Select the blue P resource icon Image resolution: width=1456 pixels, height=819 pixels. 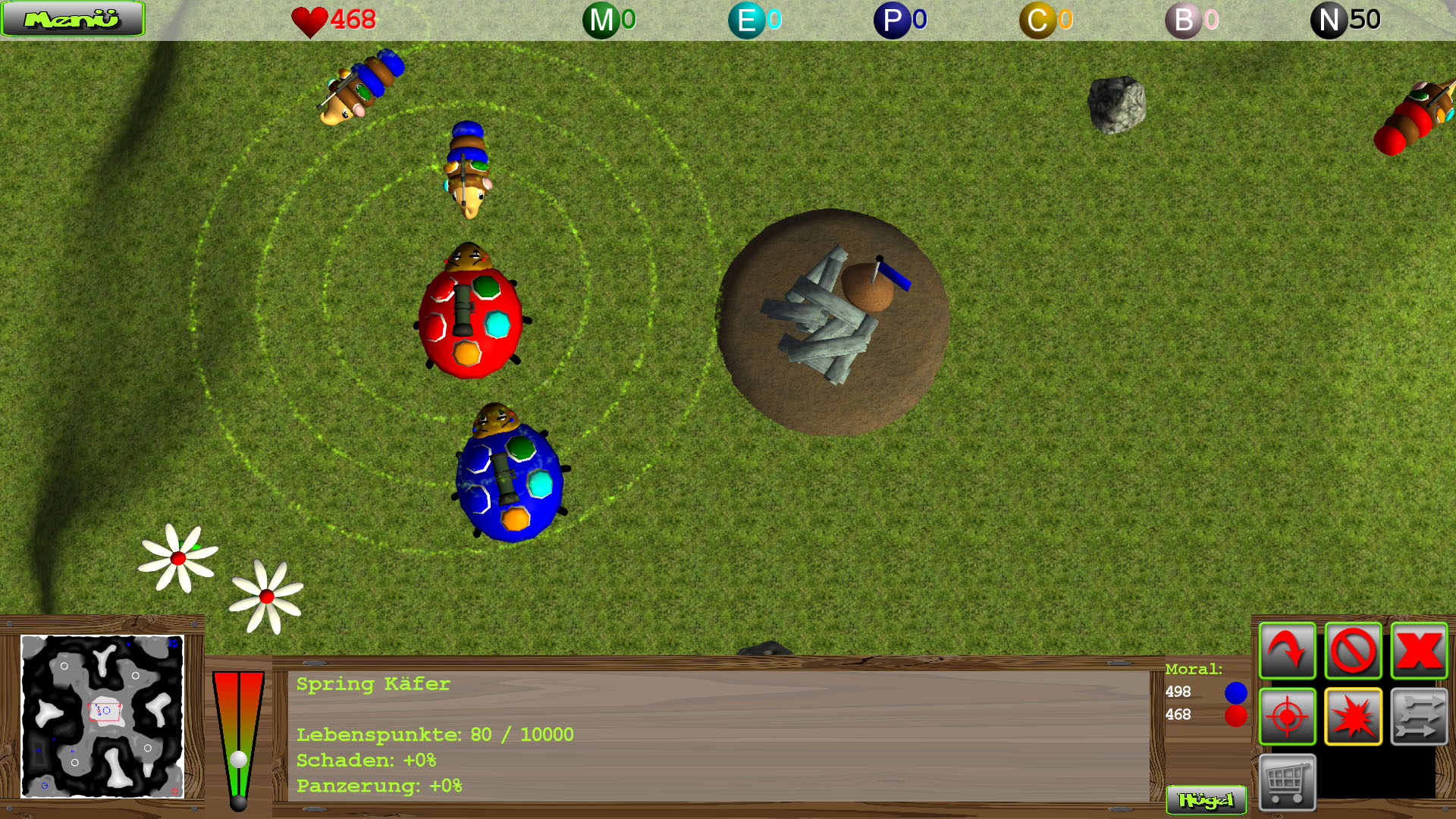tap(892, 20)
